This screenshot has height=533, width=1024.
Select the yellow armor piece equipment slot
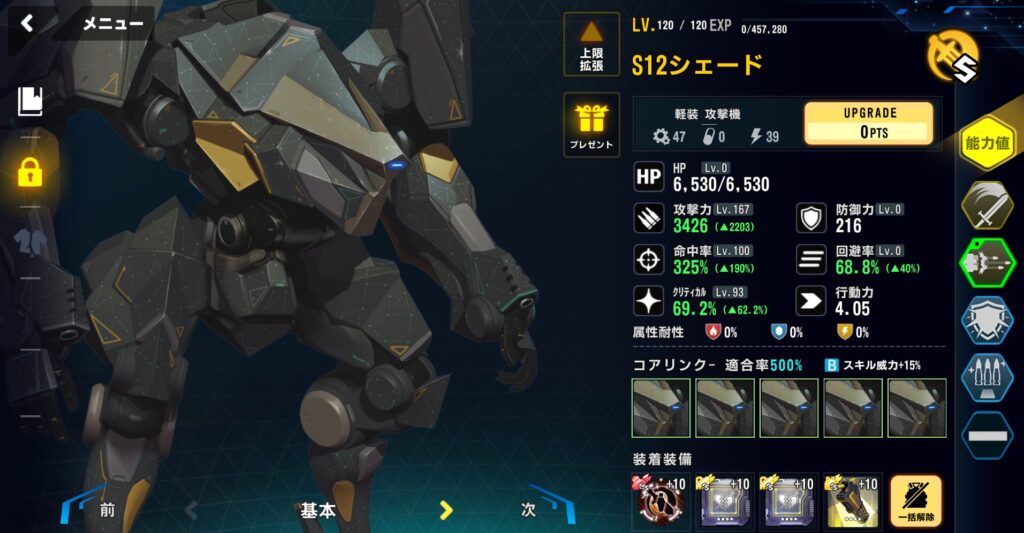851,501
